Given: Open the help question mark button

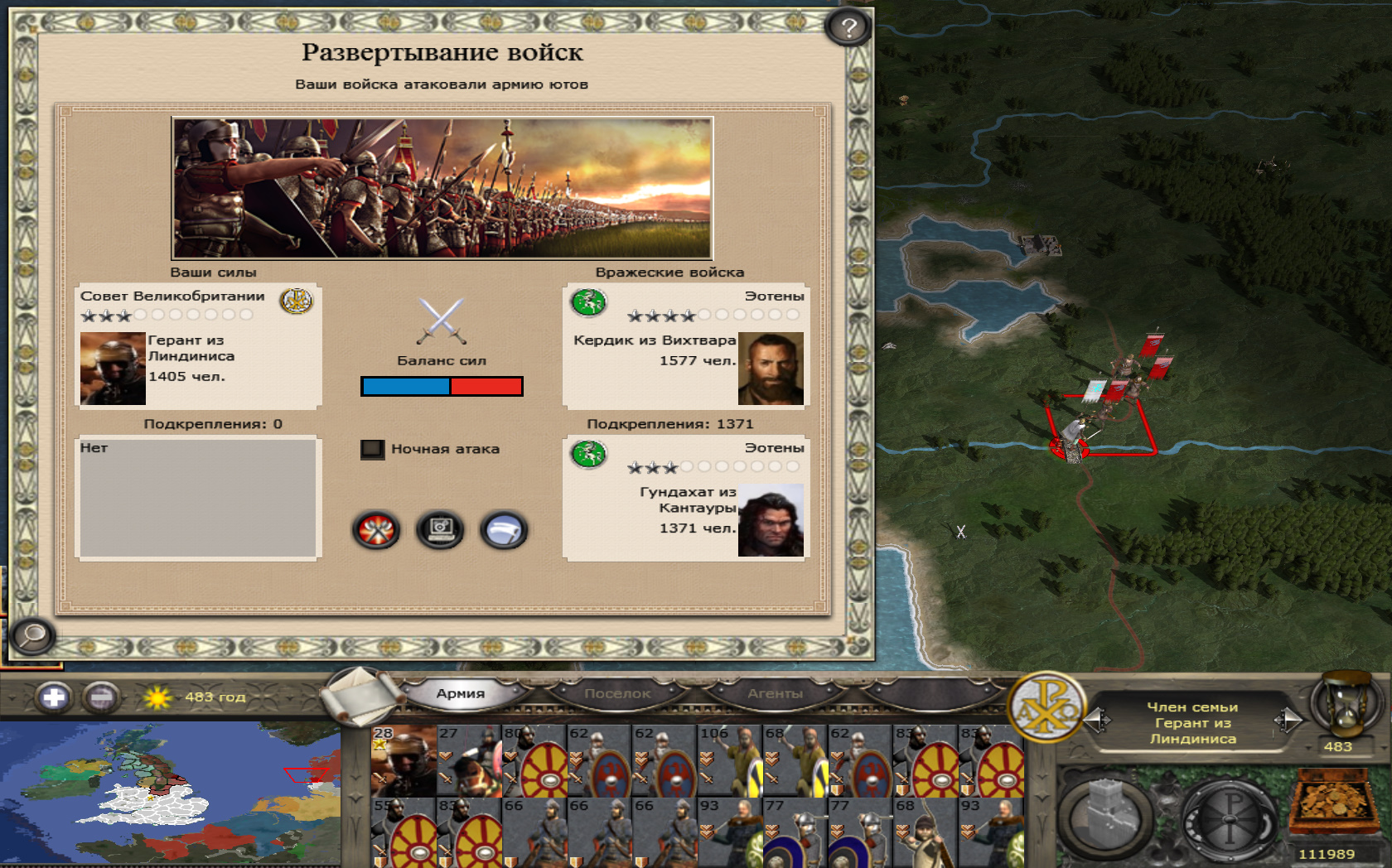Looking at the screenshot, I should pyautogui.click(x=848, y=28).
